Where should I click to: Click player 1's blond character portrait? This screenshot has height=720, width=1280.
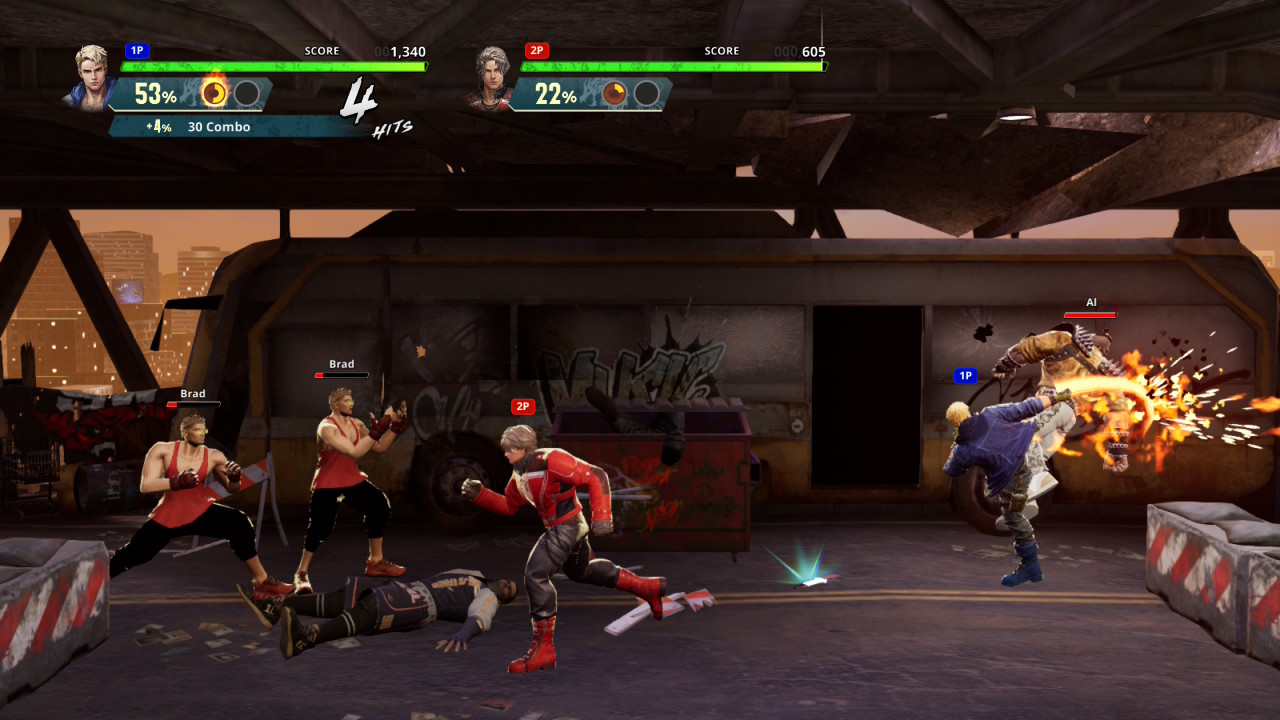click(x=92, y=76)
